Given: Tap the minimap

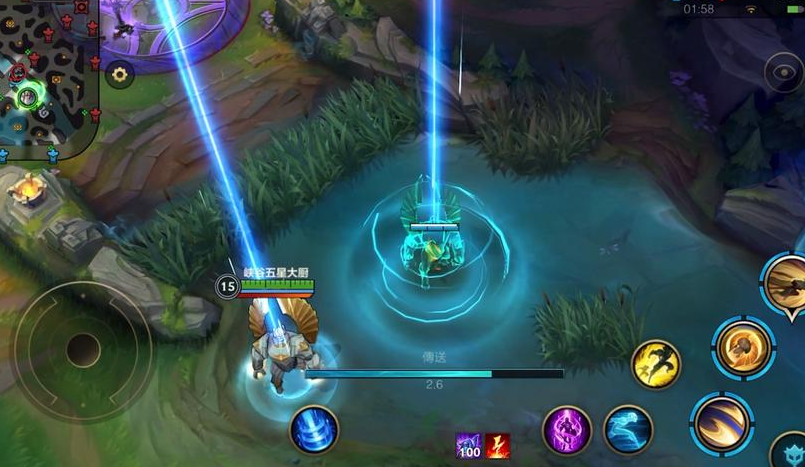Looking at the screenshot, I should [48, 75].
